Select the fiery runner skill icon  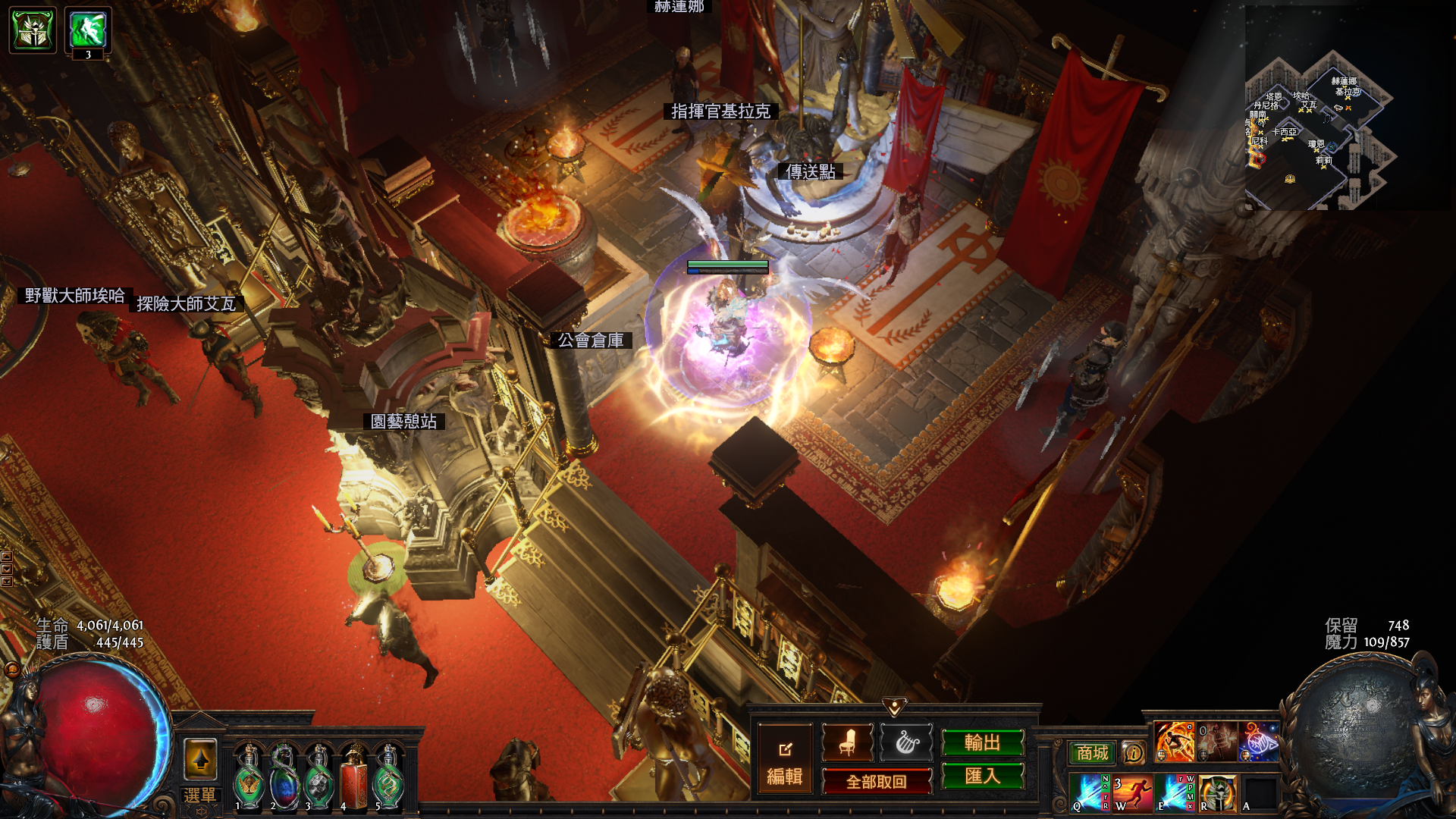pos(1175,742)
